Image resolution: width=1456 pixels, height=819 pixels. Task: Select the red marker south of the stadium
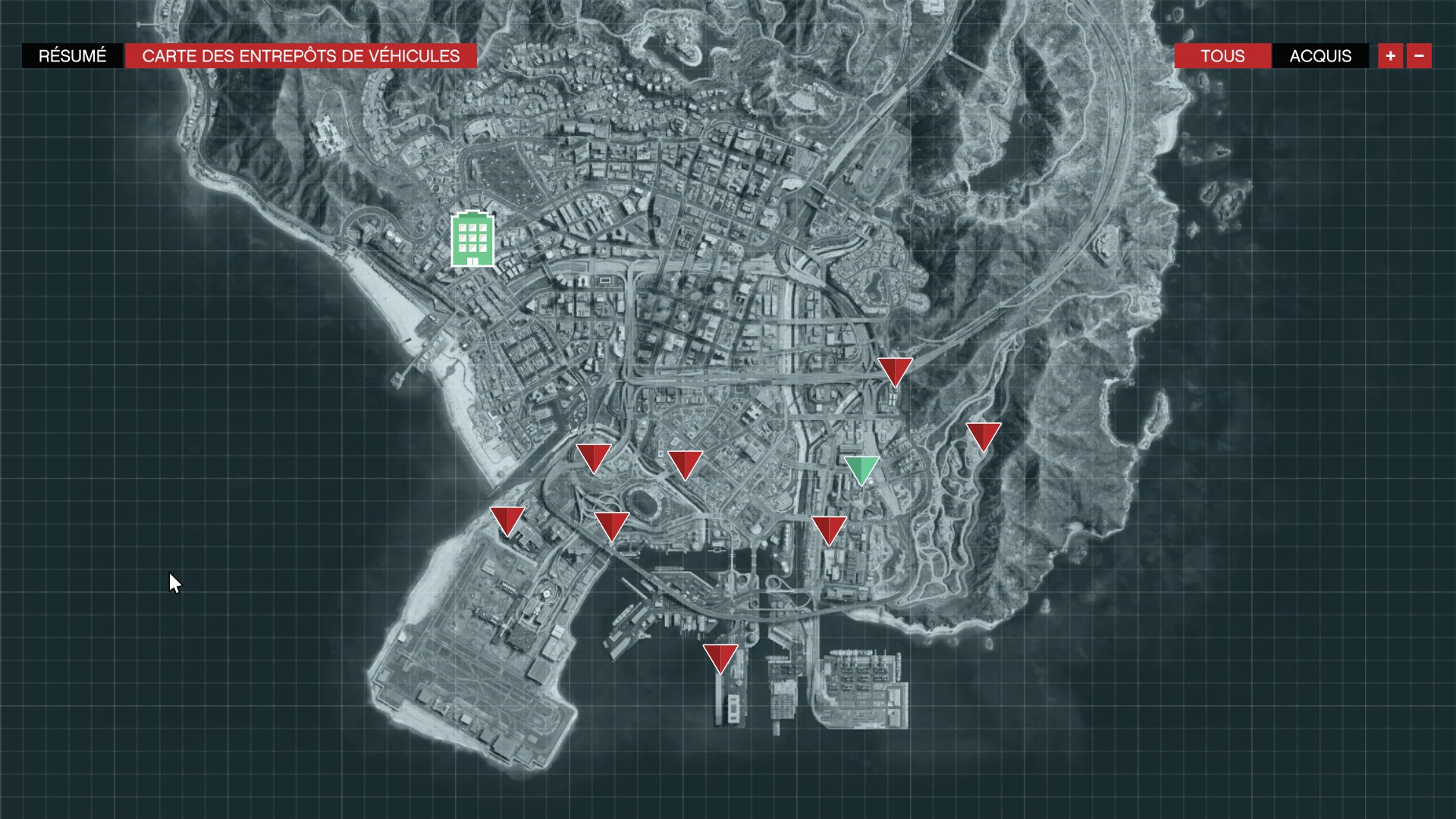point(613,523)
